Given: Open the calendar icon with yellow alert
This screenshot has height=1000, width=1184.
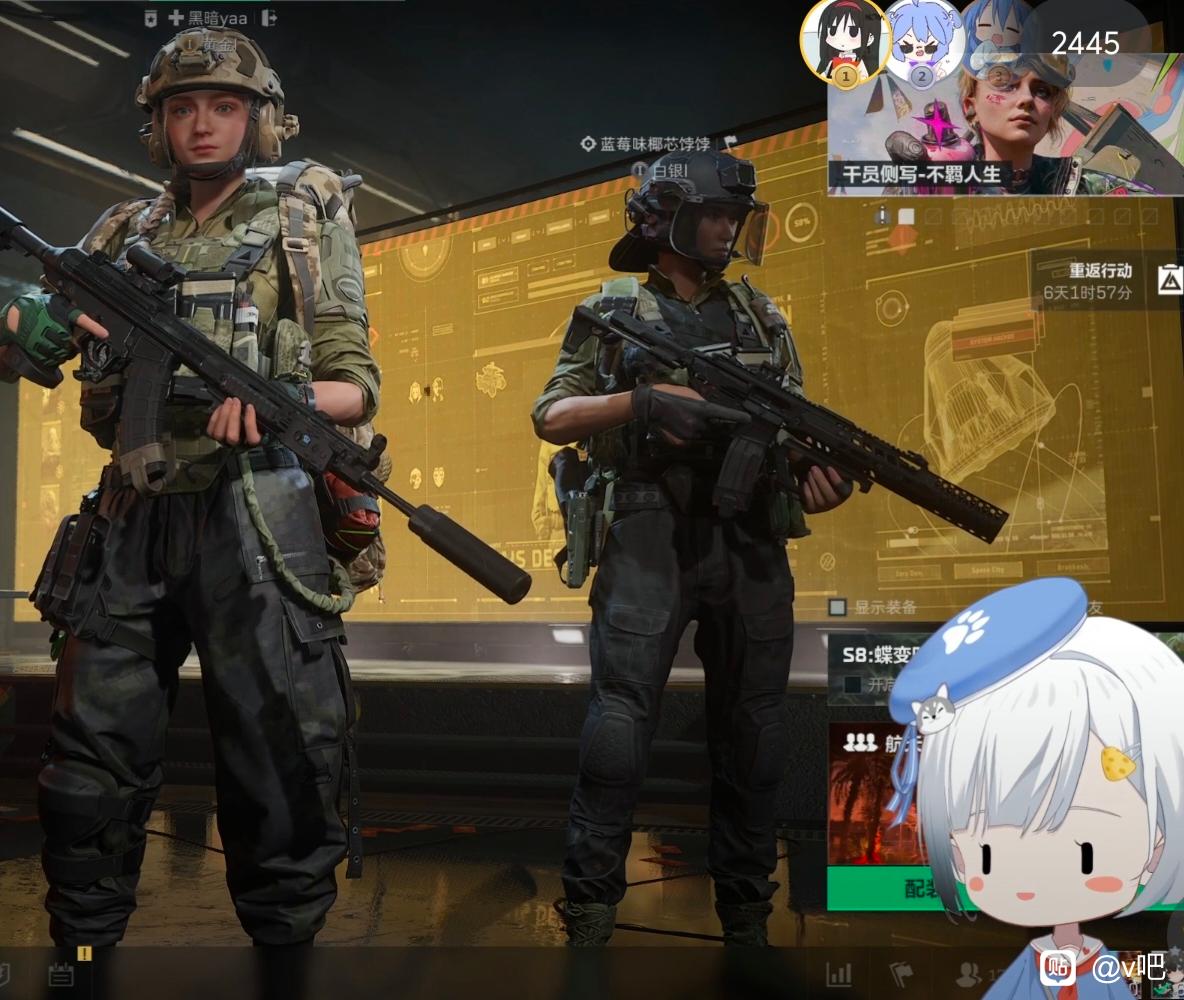Looking at the screenshot, I should click(x=62, y=974).
